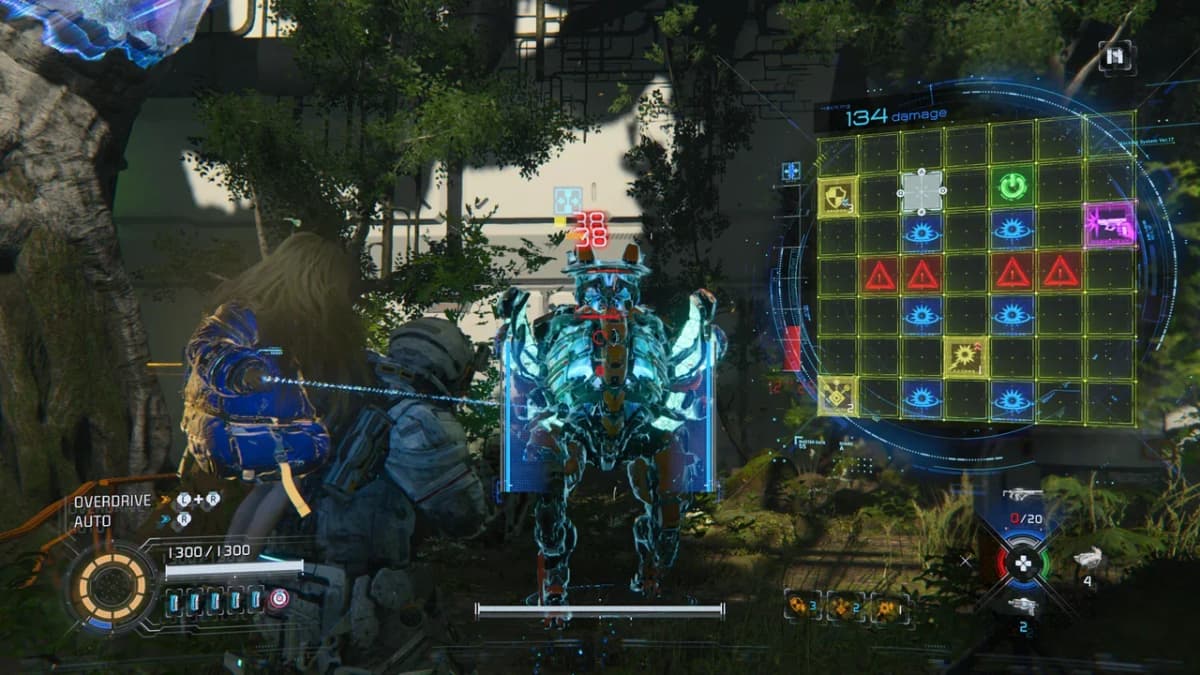Viewport: 1200px width, 675px height.
Task: Select the orange hack item with count 2
Action: (845, 606)
